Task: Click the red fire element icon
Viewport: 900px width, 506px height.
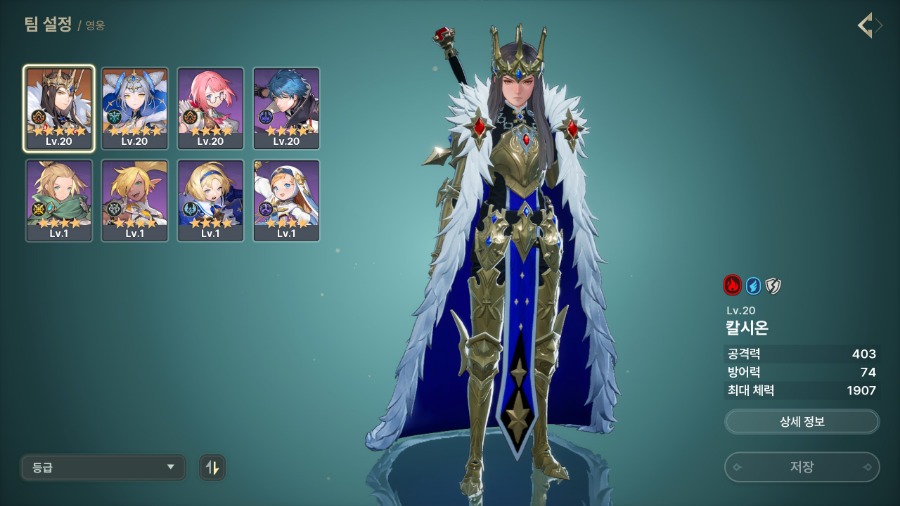Action: (x=732, y=286)
